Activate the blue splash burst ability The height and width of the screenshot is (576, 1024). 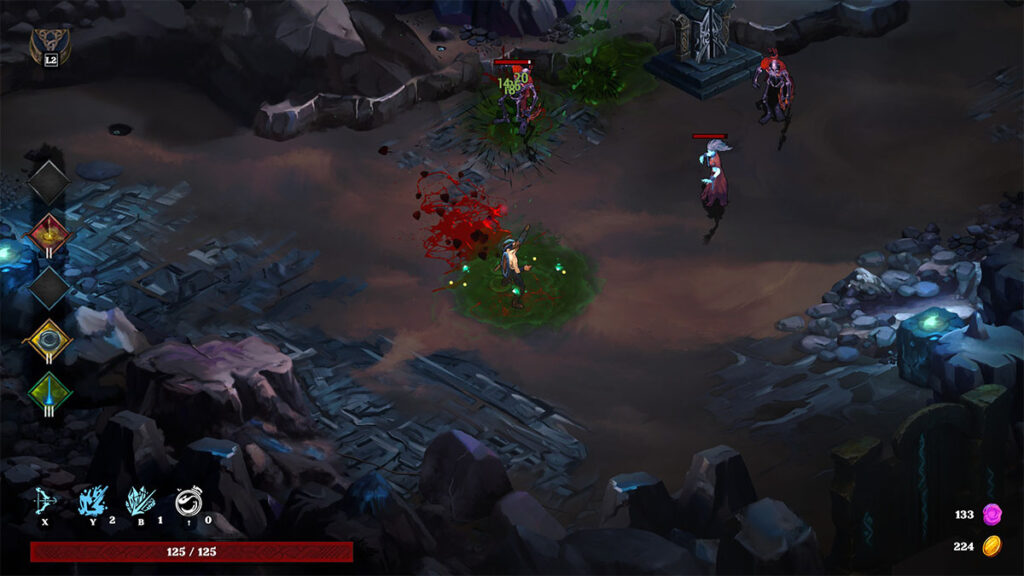coord(93,500)
